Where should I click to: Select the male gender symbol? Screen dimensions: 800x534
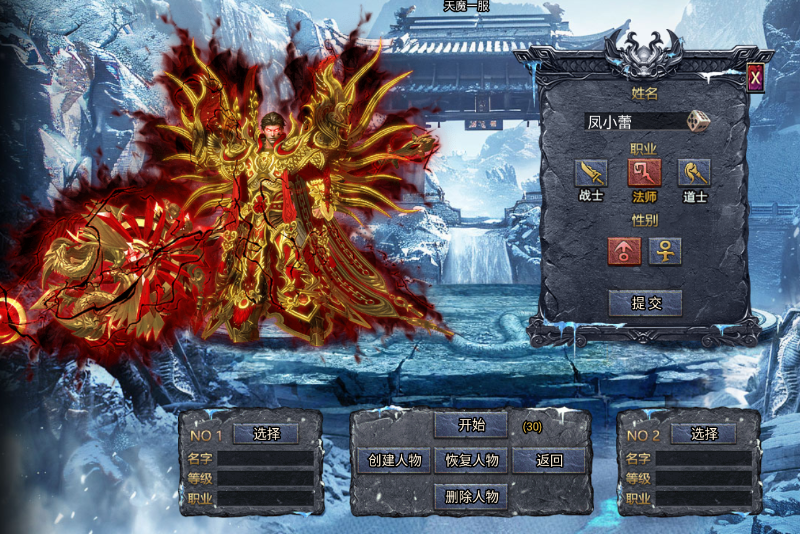(624, 251)
